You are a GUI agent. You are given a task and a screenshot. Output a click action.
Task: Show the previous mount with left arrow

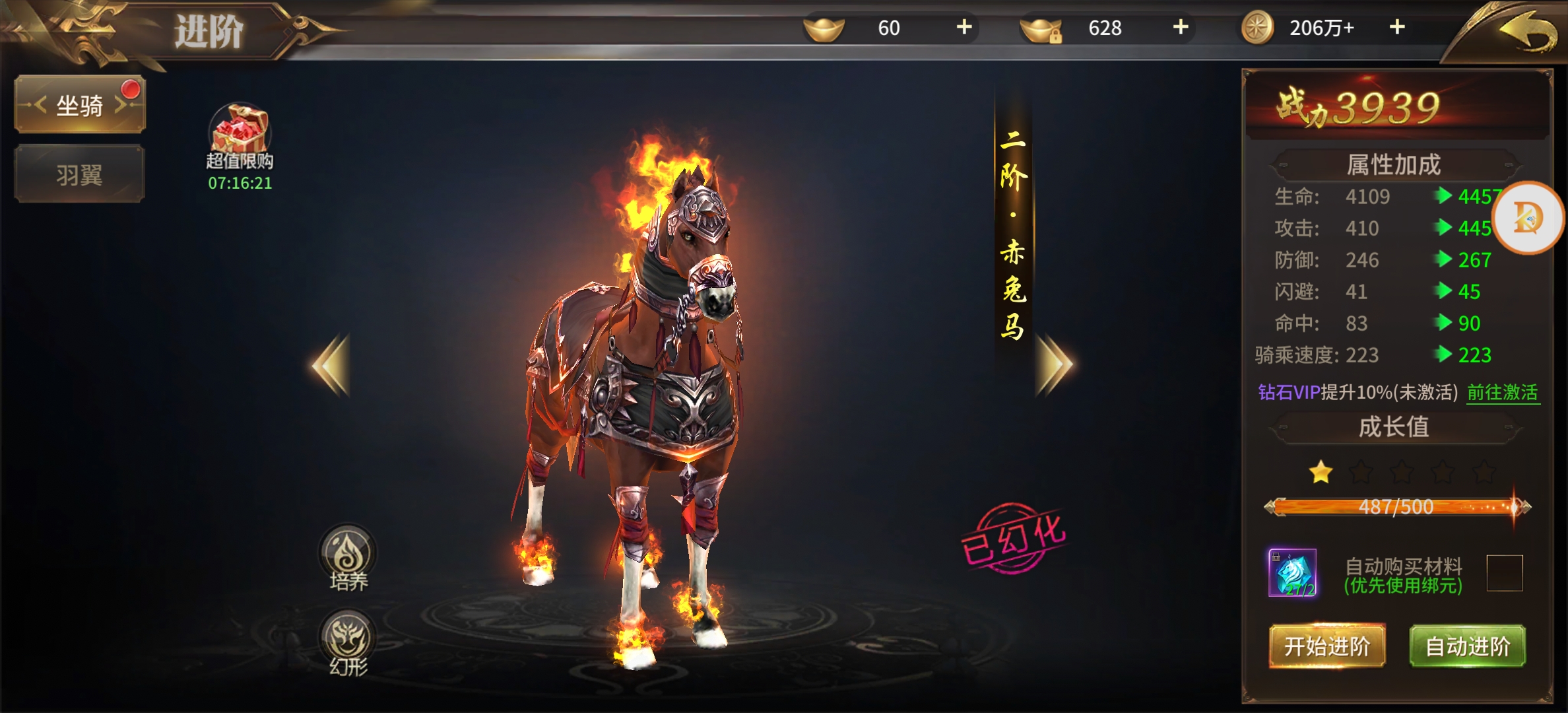click(x=331, y=365)
